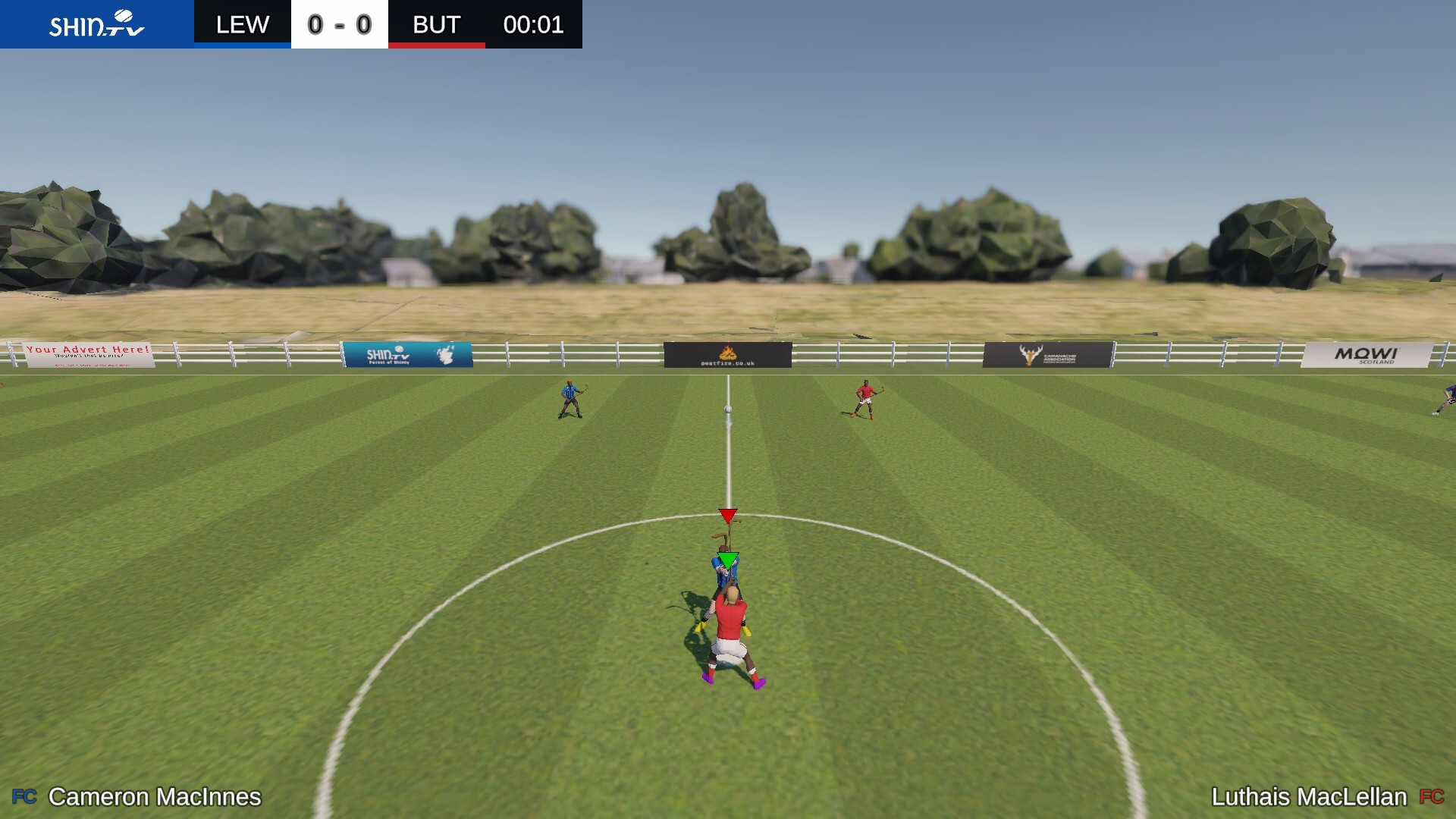
Task: Click the SHIN.TV broadcaster logo
Action: [x=97, y=24]
